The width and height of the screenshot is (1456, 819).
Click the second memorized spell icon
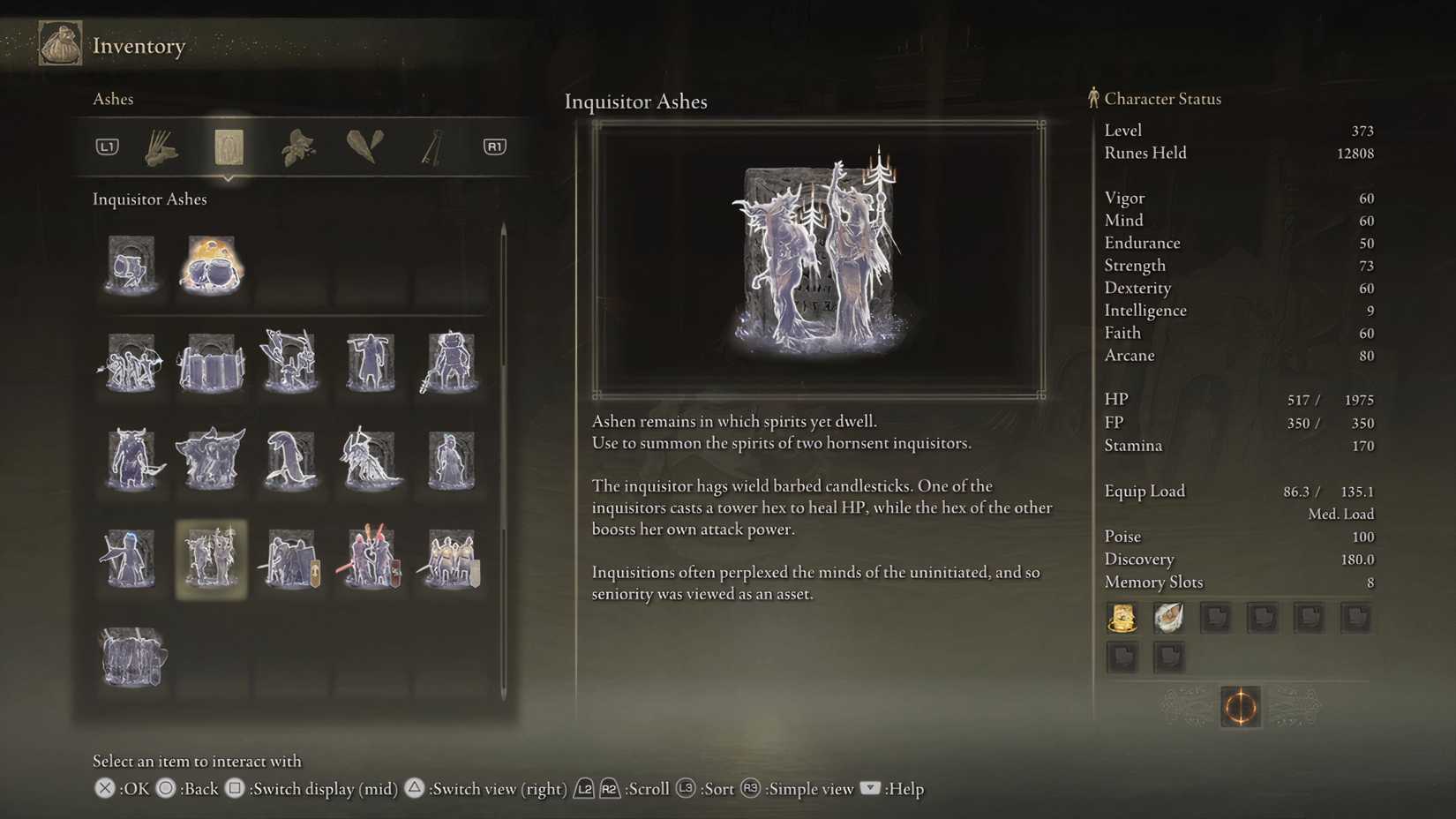coord(1169,618)
